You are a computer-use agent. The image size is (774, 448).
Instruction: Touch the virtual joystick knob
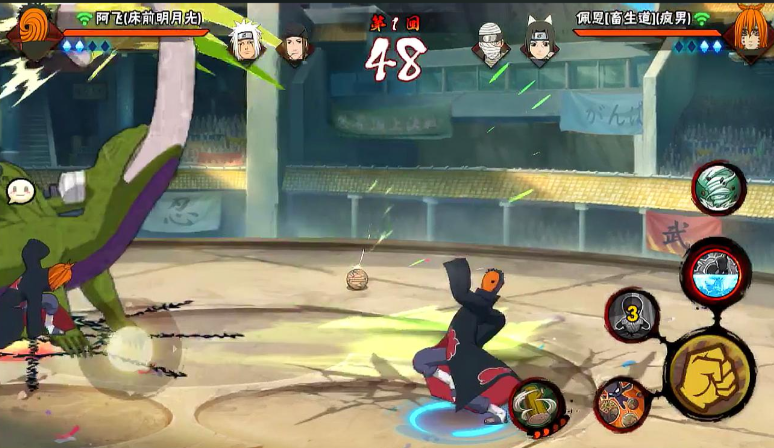tap(130, 347)
